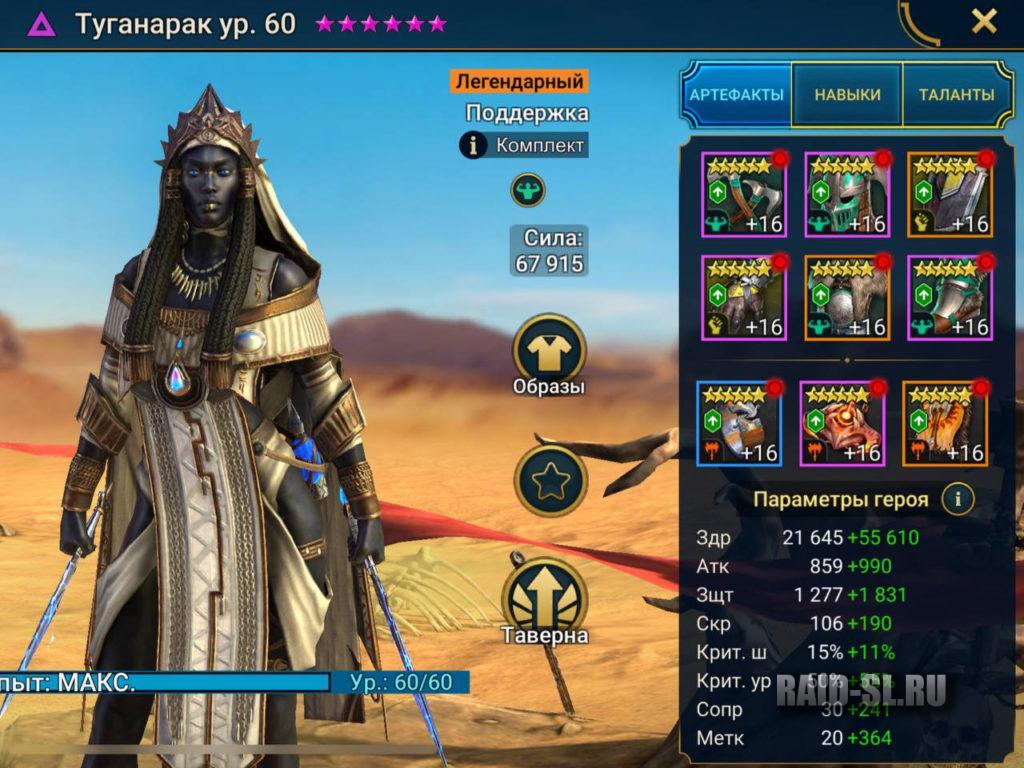Image resolution: width=1024 pixels, height=768 pixels.
Task: Switch to the Навыки tab
Action: tap(847, 95)
